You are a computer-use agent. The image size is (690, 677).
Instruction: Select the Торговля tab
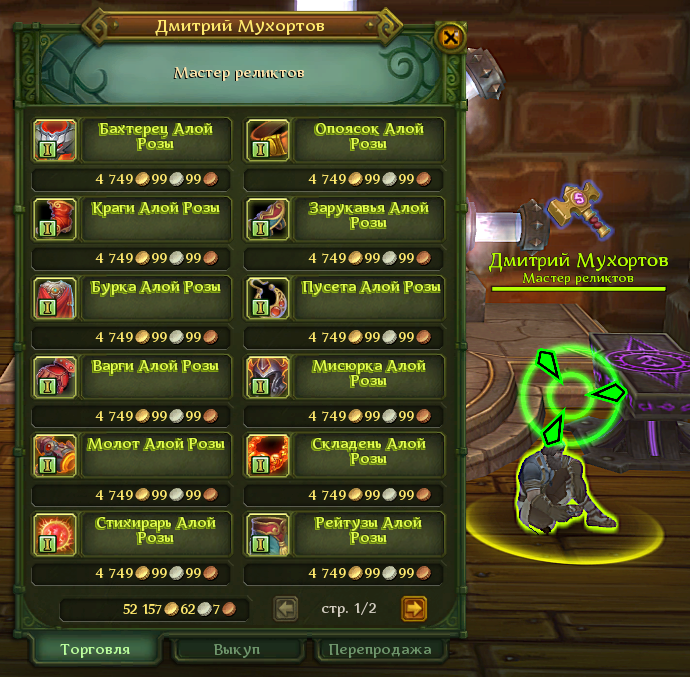click(95, 649)
